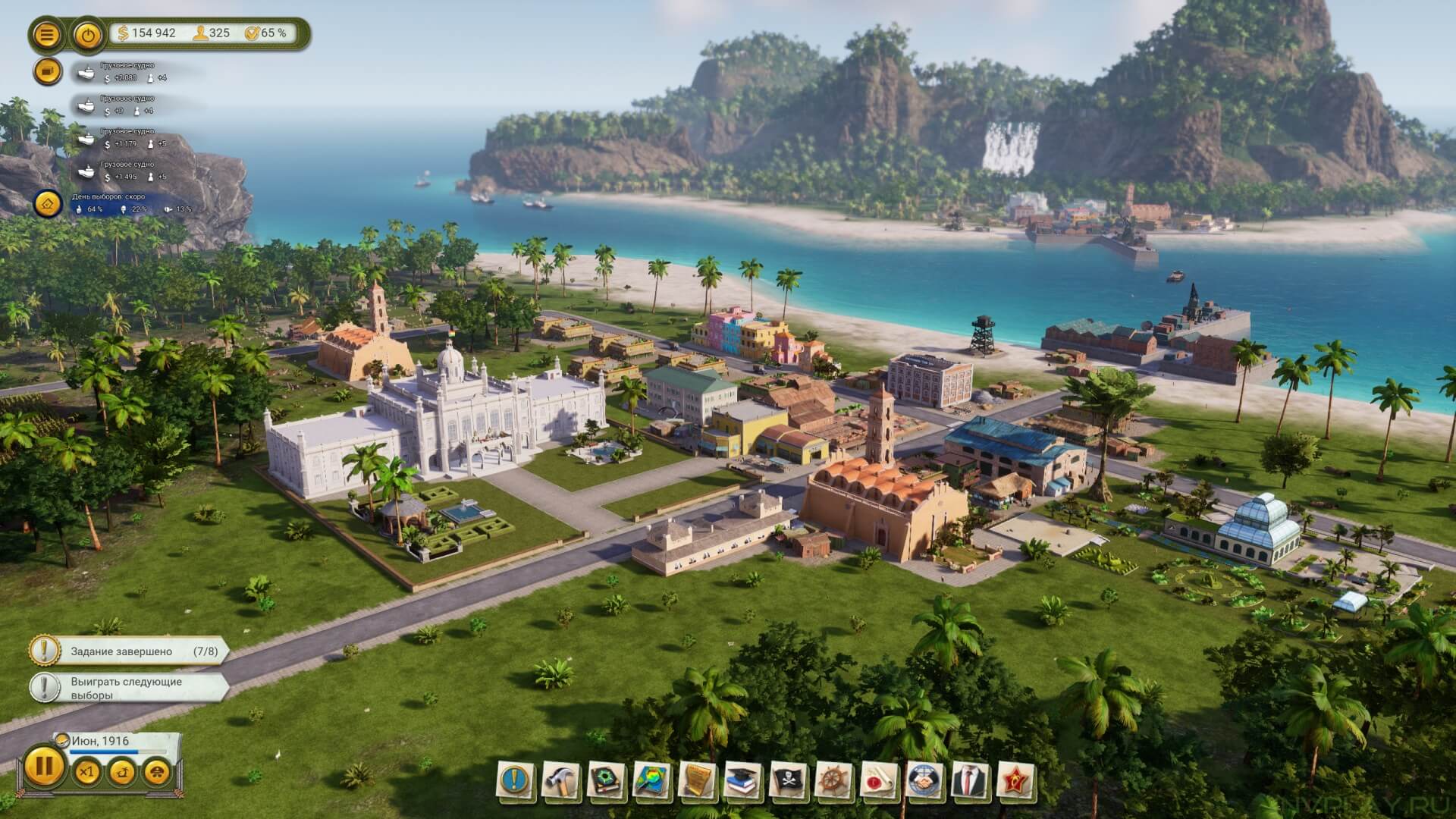Pause the game with the pause button
Screen dimensions: 1456x819
pyautogui.click(x=44, y=767)
